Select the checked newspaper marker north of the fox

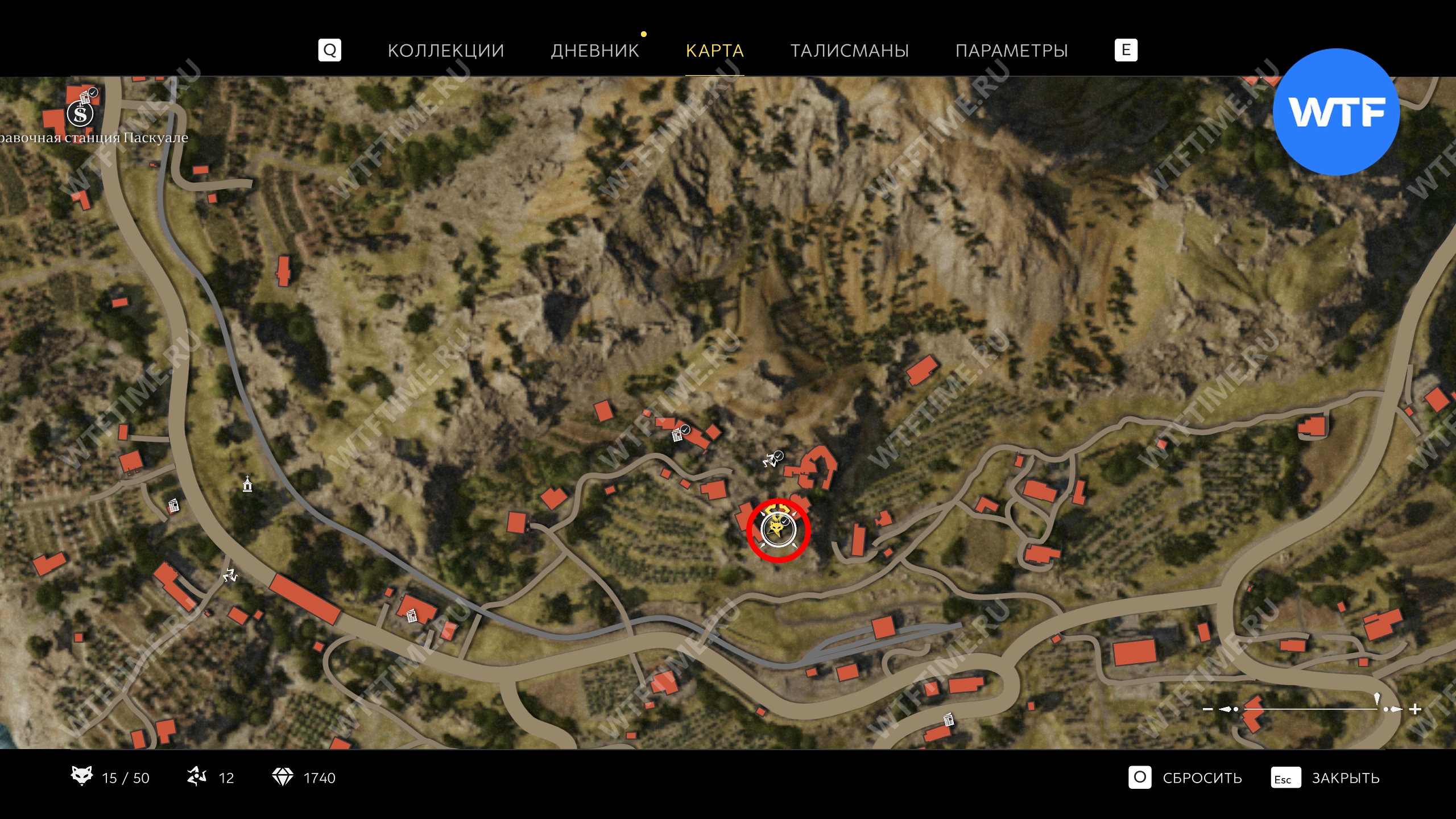coord(679,435)
